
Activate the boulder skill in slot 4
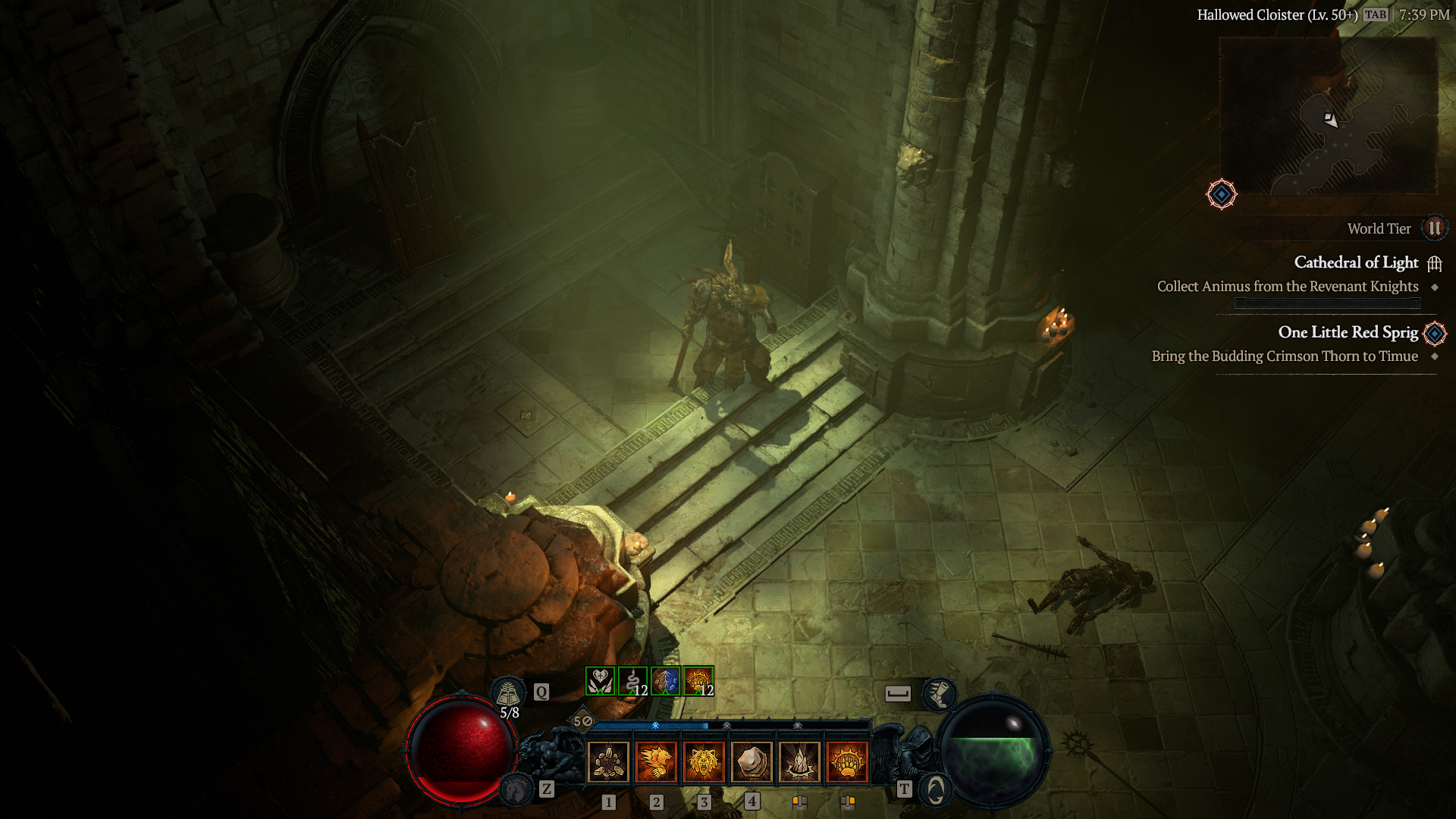pyautogui.click(x=752, y=761)
